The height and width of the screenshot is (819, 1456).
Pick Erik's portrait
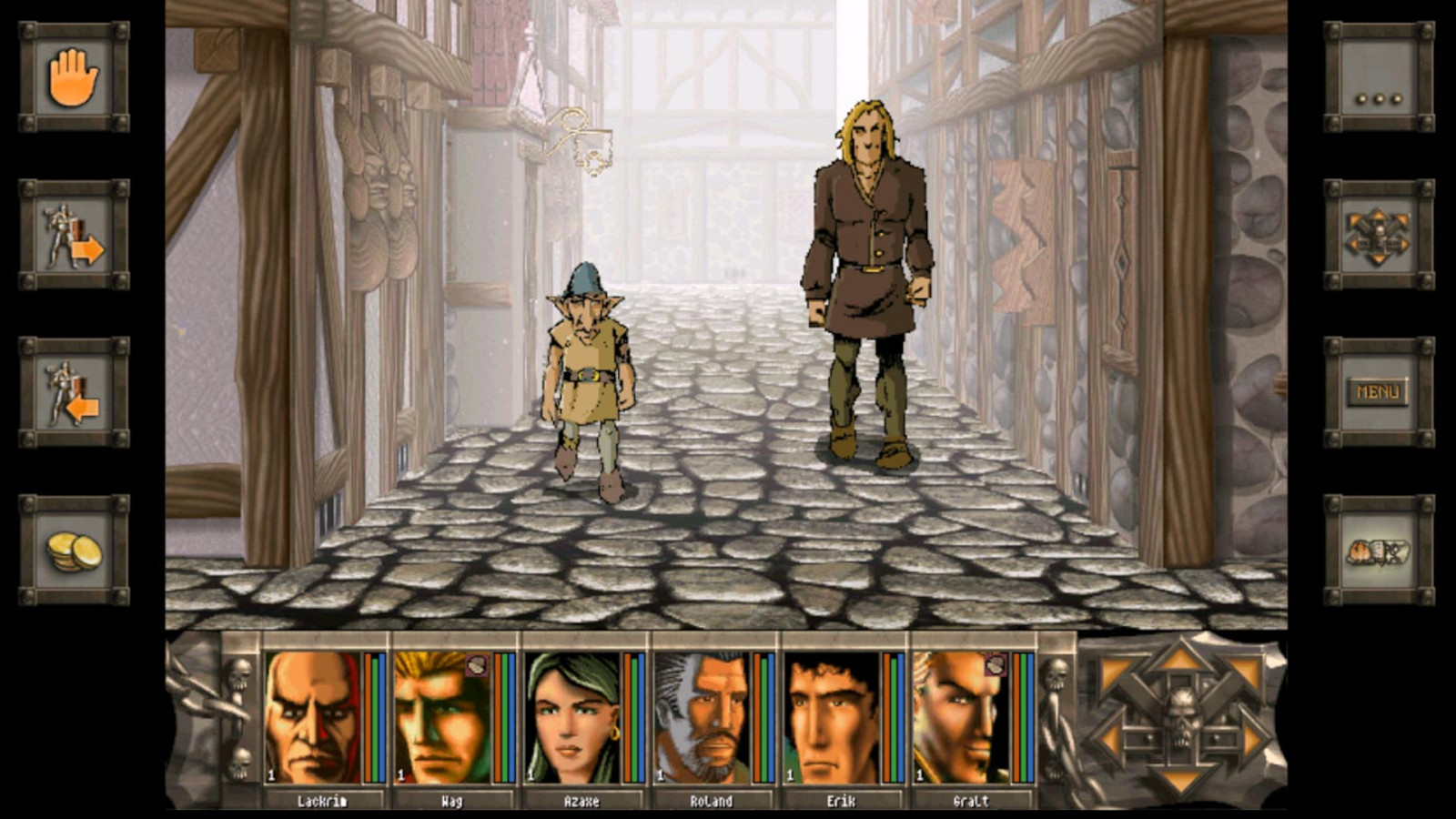point(832,717)
